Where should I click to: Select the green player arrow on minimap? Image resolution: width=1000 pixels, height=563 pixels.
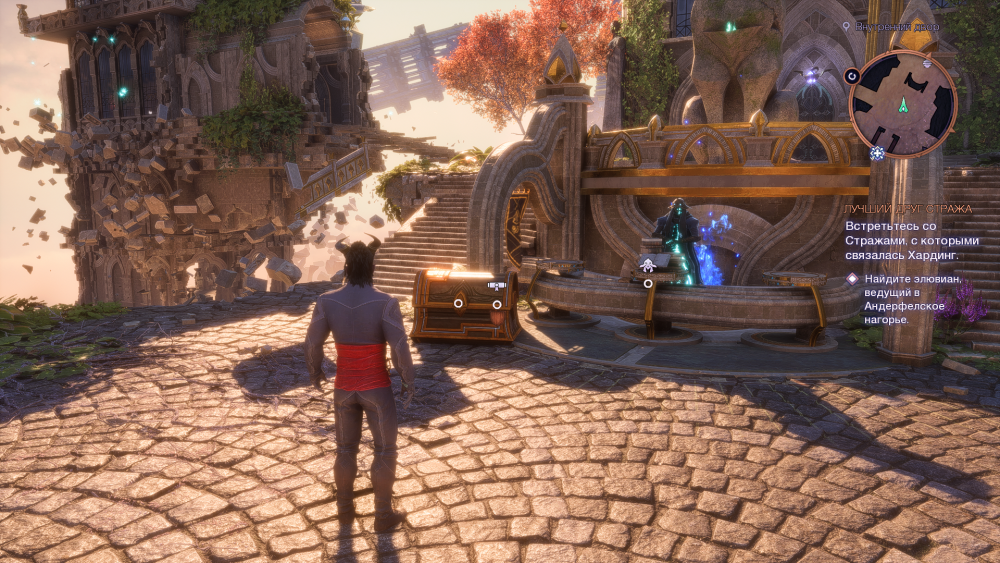click(903, 104)
